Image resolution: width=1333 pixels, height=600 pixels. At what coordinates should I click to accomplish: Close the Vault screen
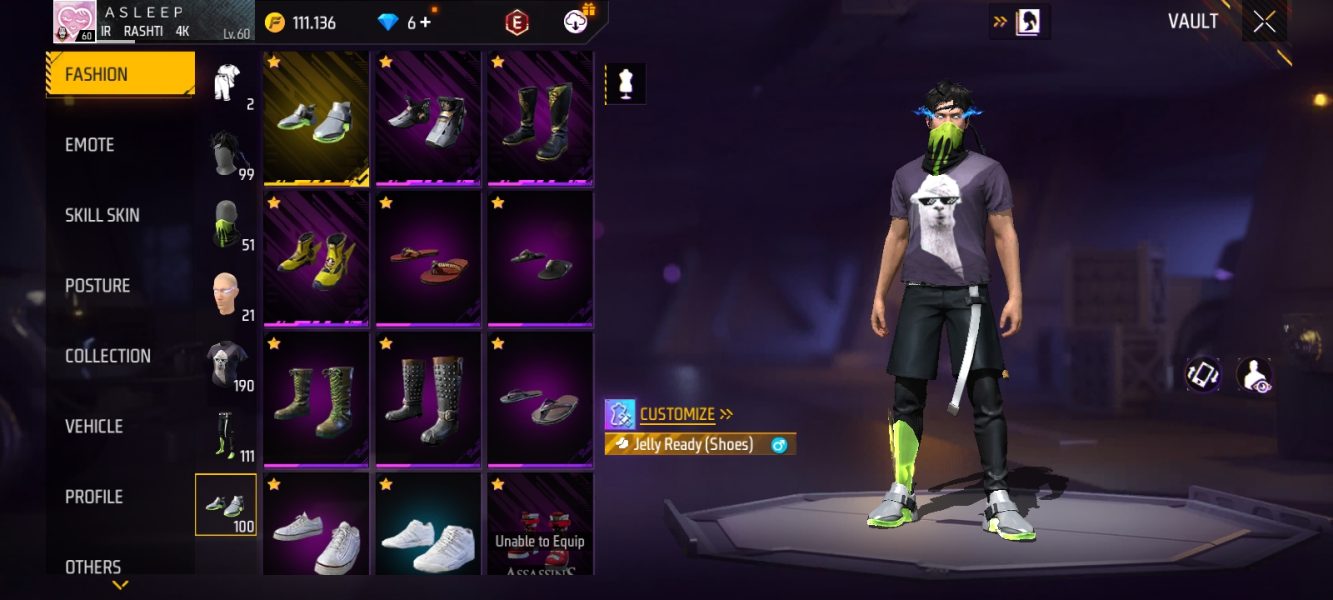point(1264,22)
